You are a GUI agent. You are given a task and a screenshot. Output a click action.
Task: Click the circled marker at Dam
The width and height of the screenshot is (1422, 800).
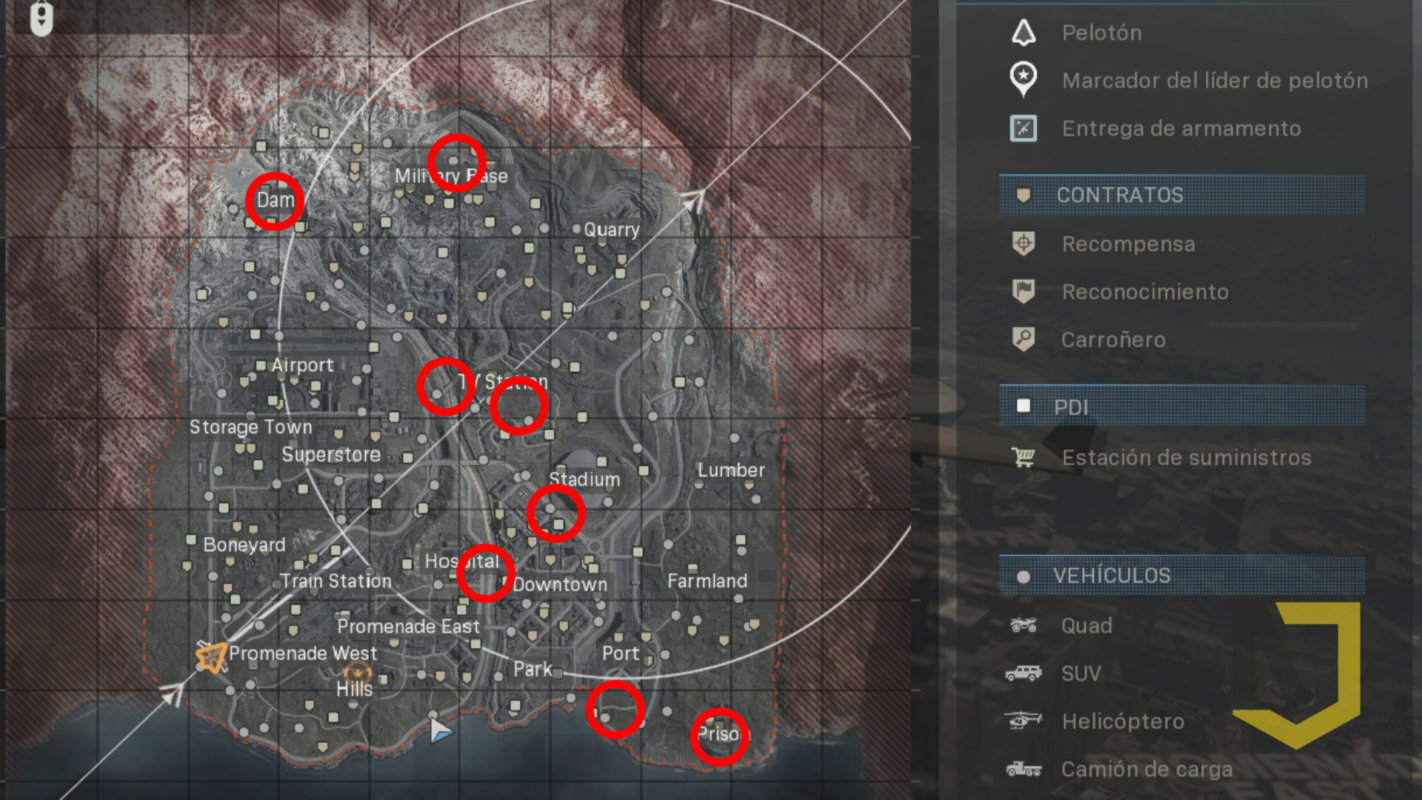[275, 201]
